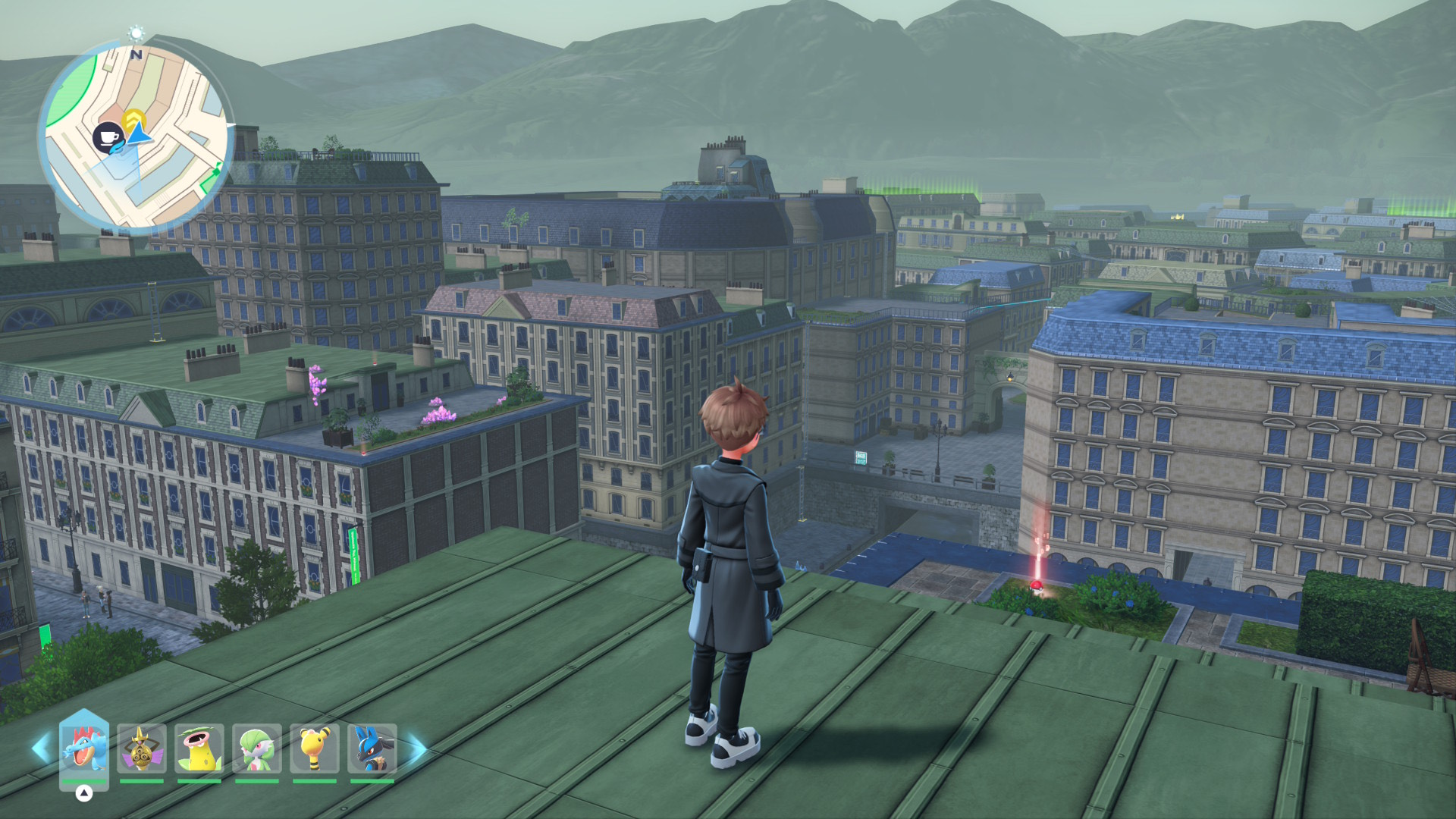Select the café cup marker on the minimap
Image resolution: width=1456 pixels, height=819 pixels.
click(108, 137)
